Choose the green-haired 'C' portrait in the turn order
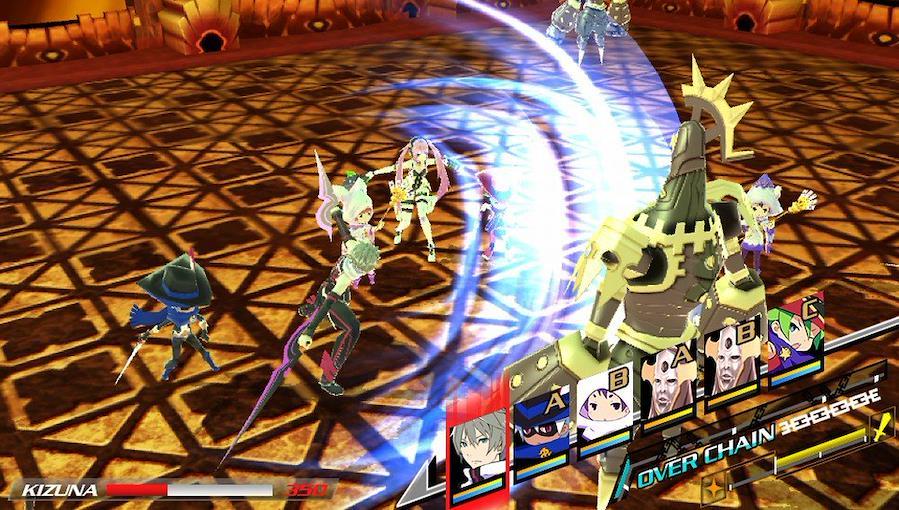The height and width of the screenshot is (510, 899). click(x=796, y=347)
